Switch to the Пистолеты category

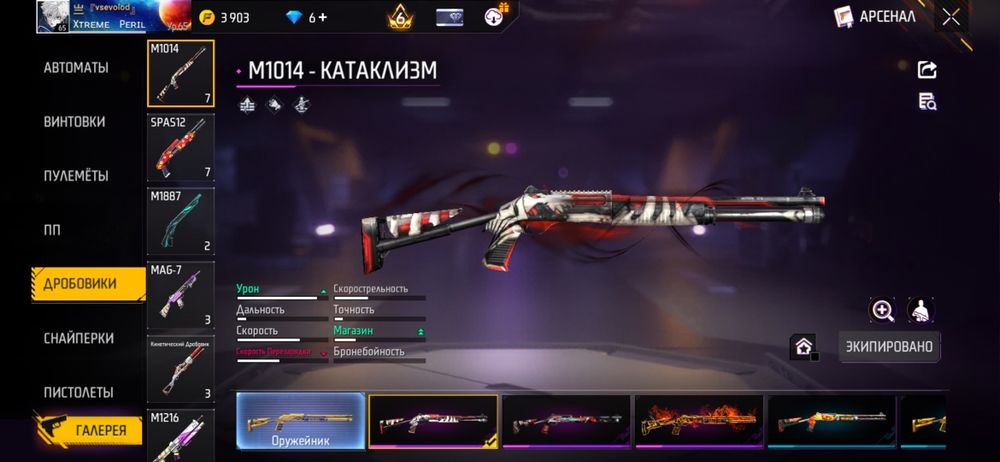[x=78, y=392]
